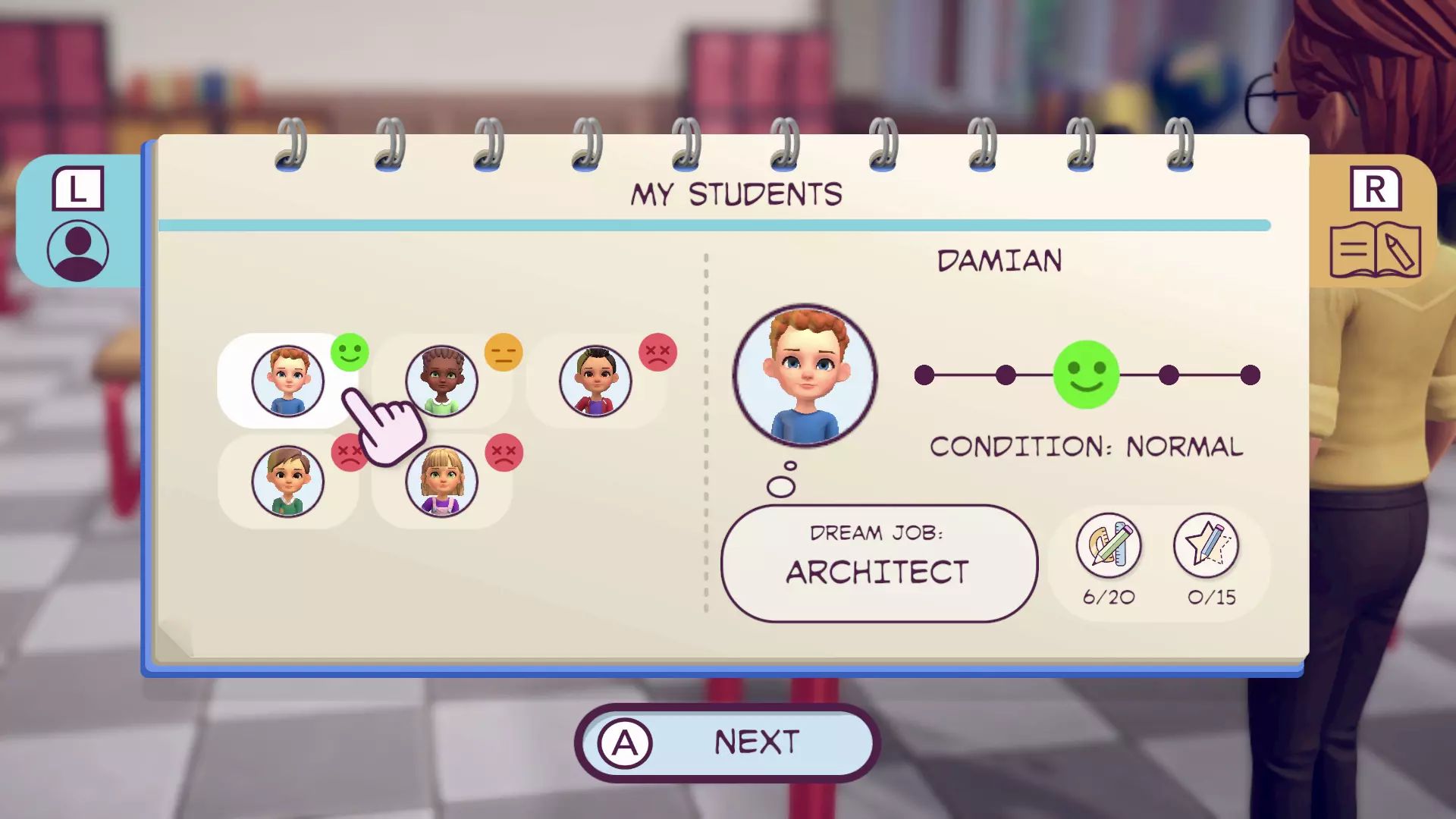Continue with the Next button
Image resolution: width=1456 pixels, height=819 pixels.
click(726, 742)
